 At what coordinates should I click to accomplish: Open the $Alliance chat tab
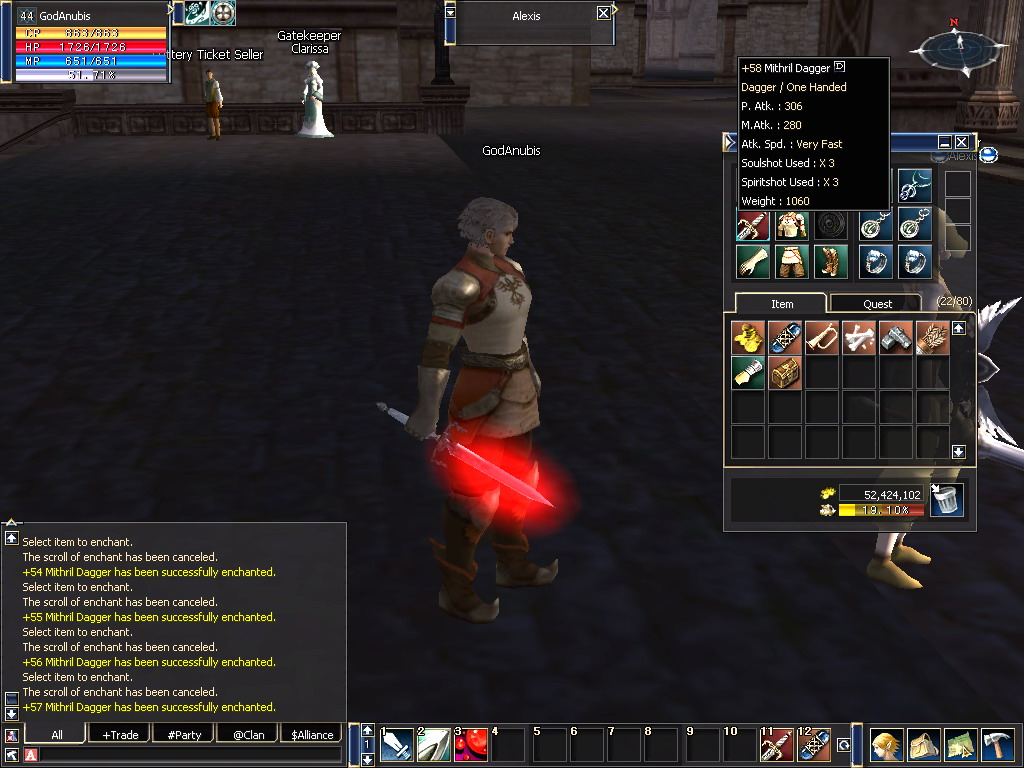pos(312,734)
